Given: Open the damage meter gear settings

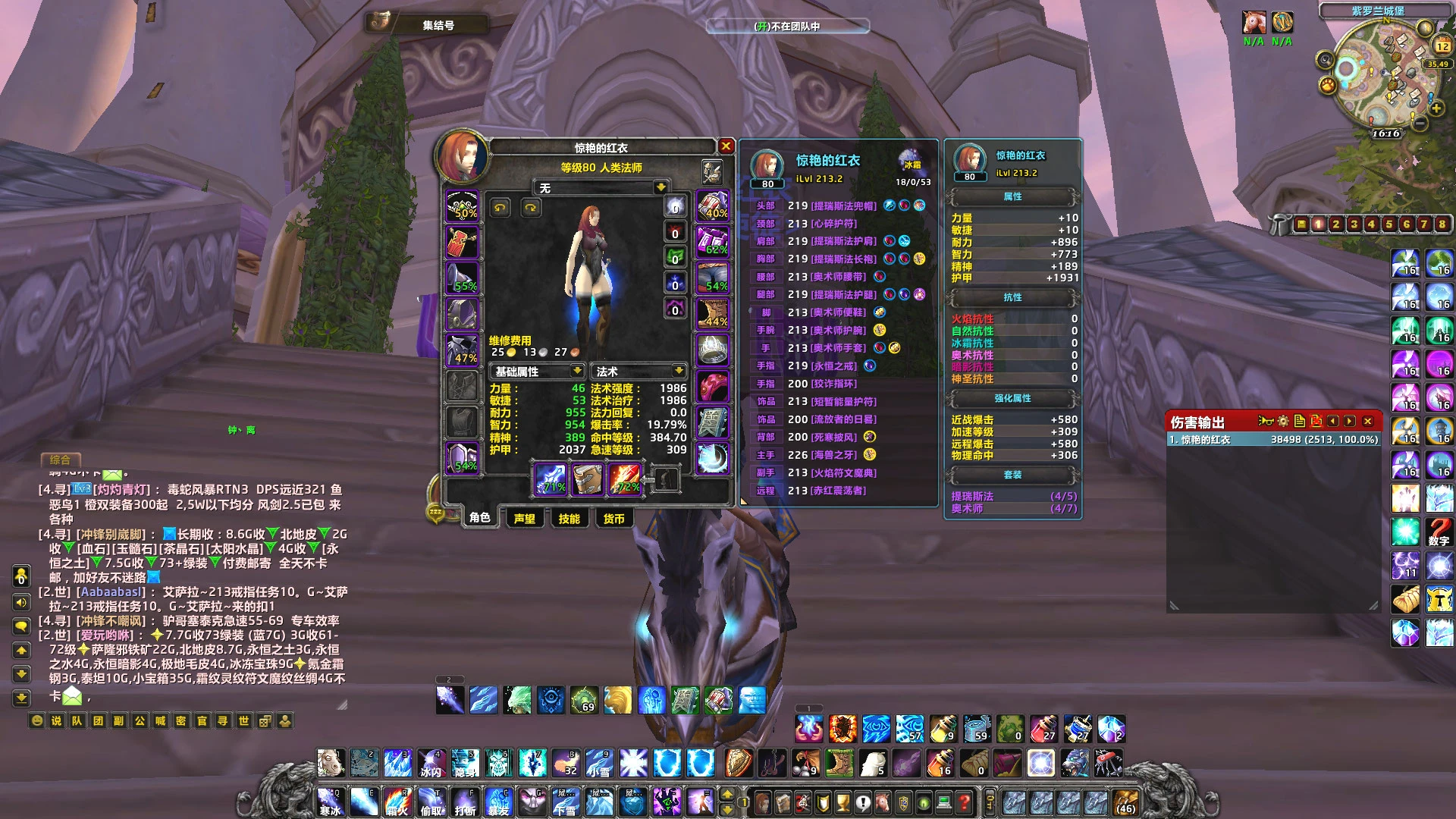Looking at the screenshot, I should [1282, 422].
